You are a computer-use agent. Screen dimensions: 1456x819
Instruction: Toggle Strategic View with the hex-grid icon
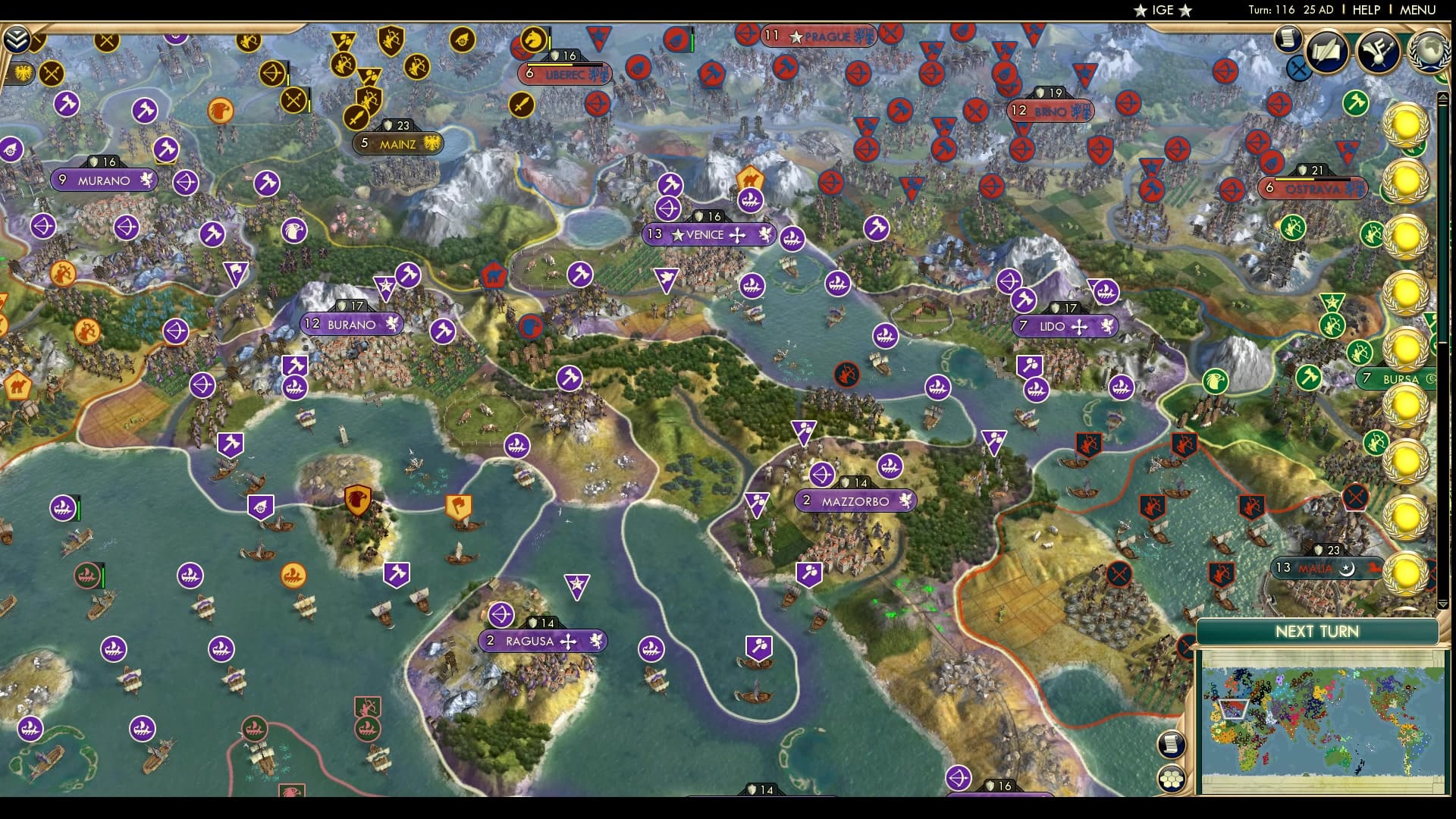click(1172, 779)
